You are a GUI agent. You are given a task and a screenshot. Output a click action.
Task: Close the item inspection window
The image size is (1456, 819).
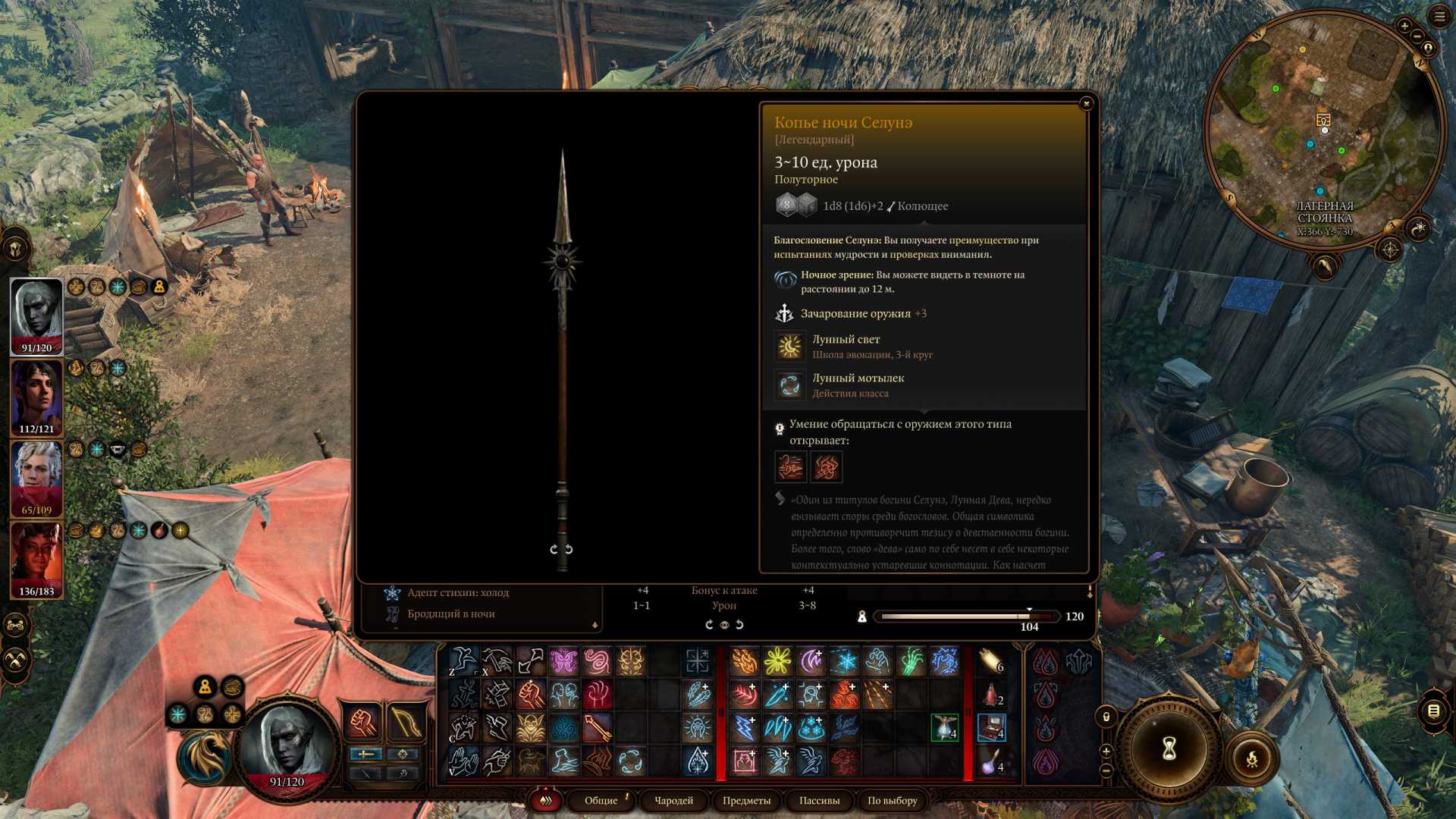click(x=1086, y=103)
